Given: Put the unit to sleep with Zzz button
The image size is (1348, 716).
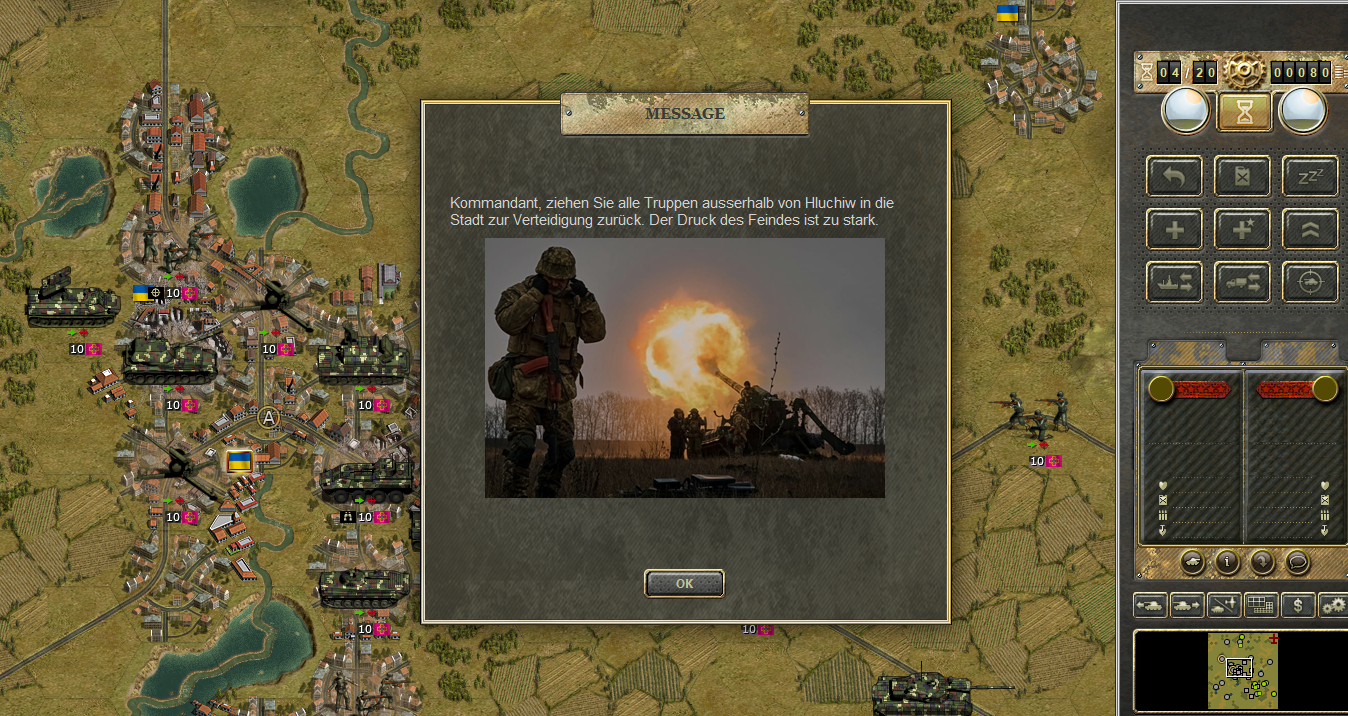Looking at the screenshot, I should 1310,177.
